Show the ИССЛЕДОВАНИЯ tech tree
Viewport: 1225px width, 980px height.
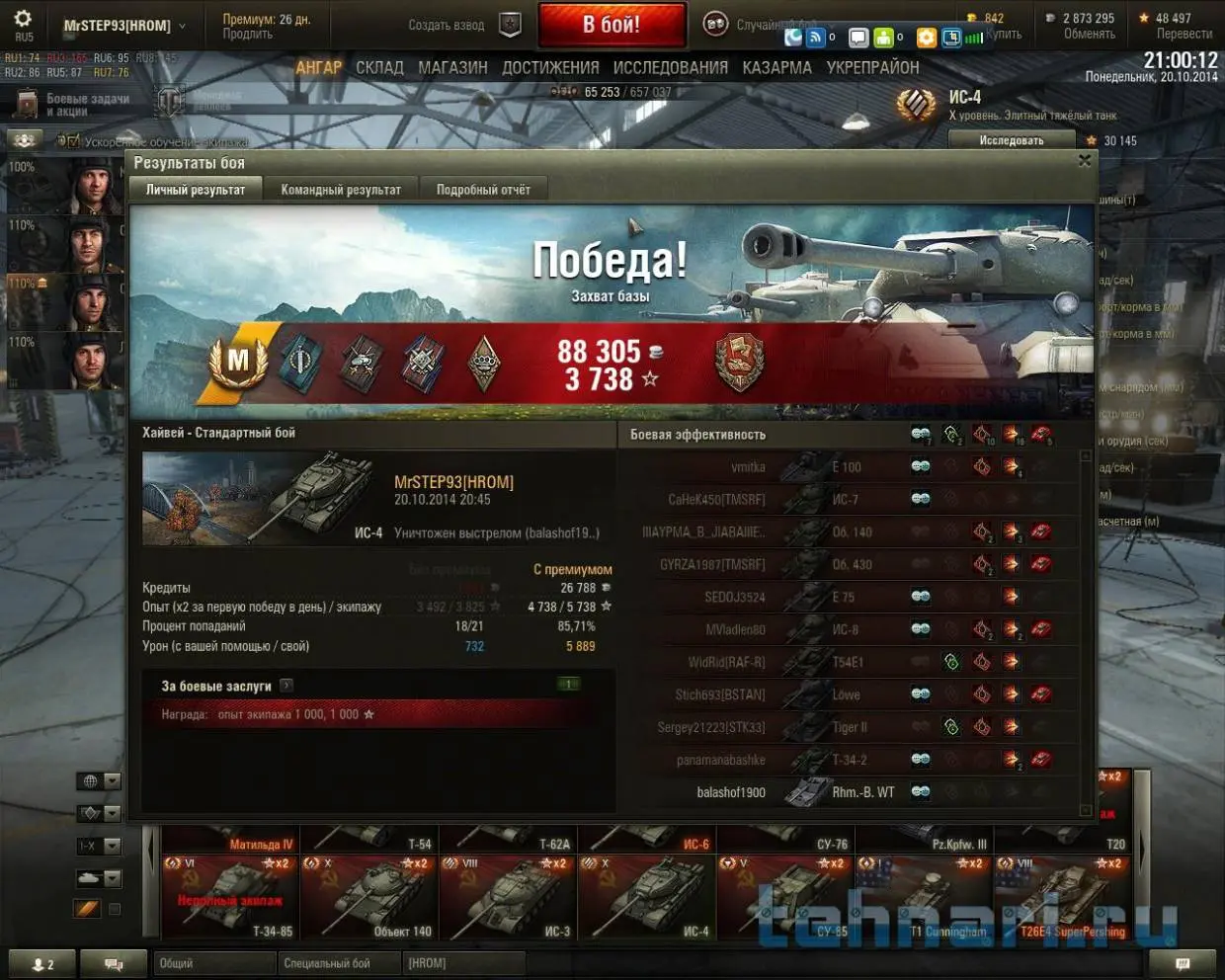pos(670,68)
